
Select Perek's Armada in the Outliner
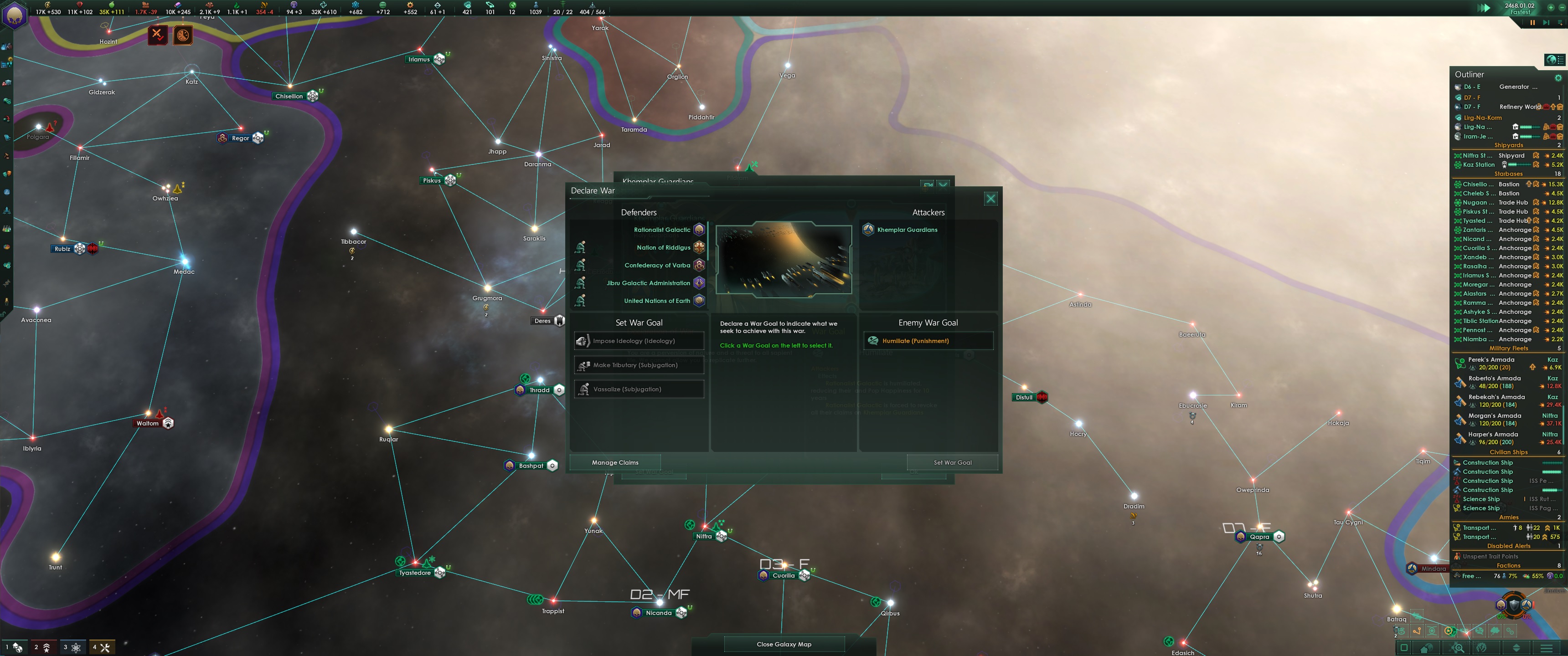(1492, 359)
